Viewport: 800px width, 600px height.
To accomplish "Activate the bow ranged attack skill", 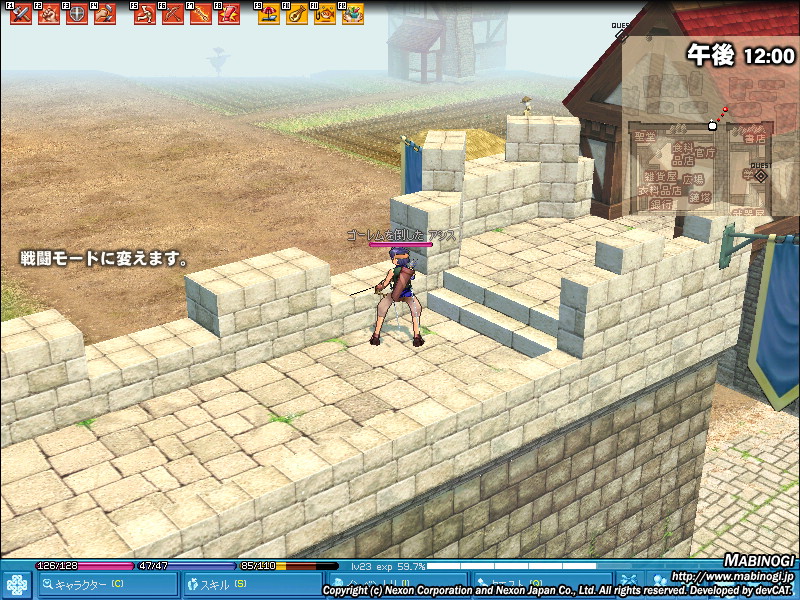I will coord(172,14).
